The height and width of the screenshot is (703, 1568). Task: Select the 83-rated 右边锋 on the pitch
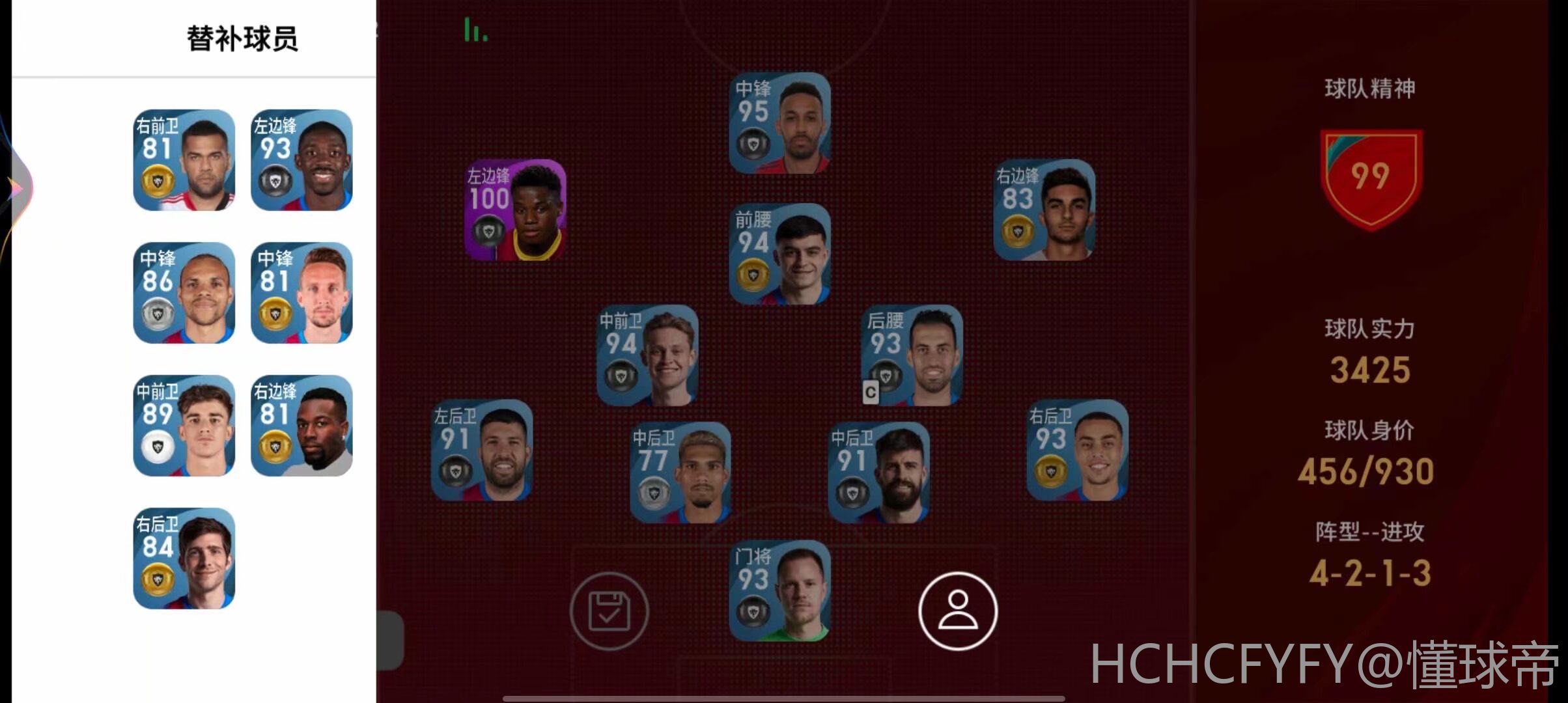[1044, 210]
